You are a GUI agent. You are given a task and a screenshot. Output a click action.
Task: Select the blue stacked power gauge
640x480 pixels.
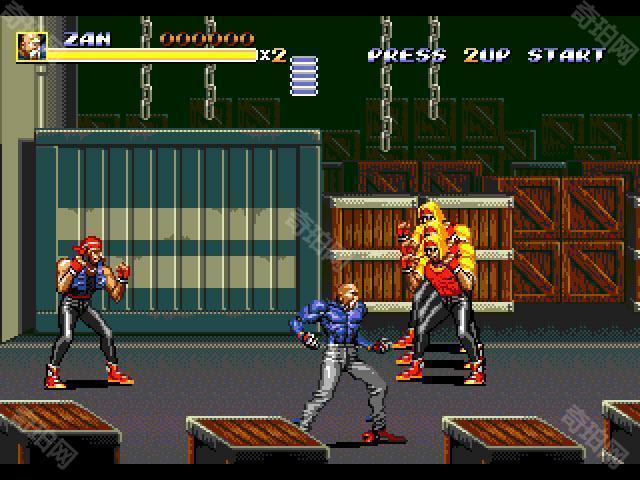tap(304, 75)
